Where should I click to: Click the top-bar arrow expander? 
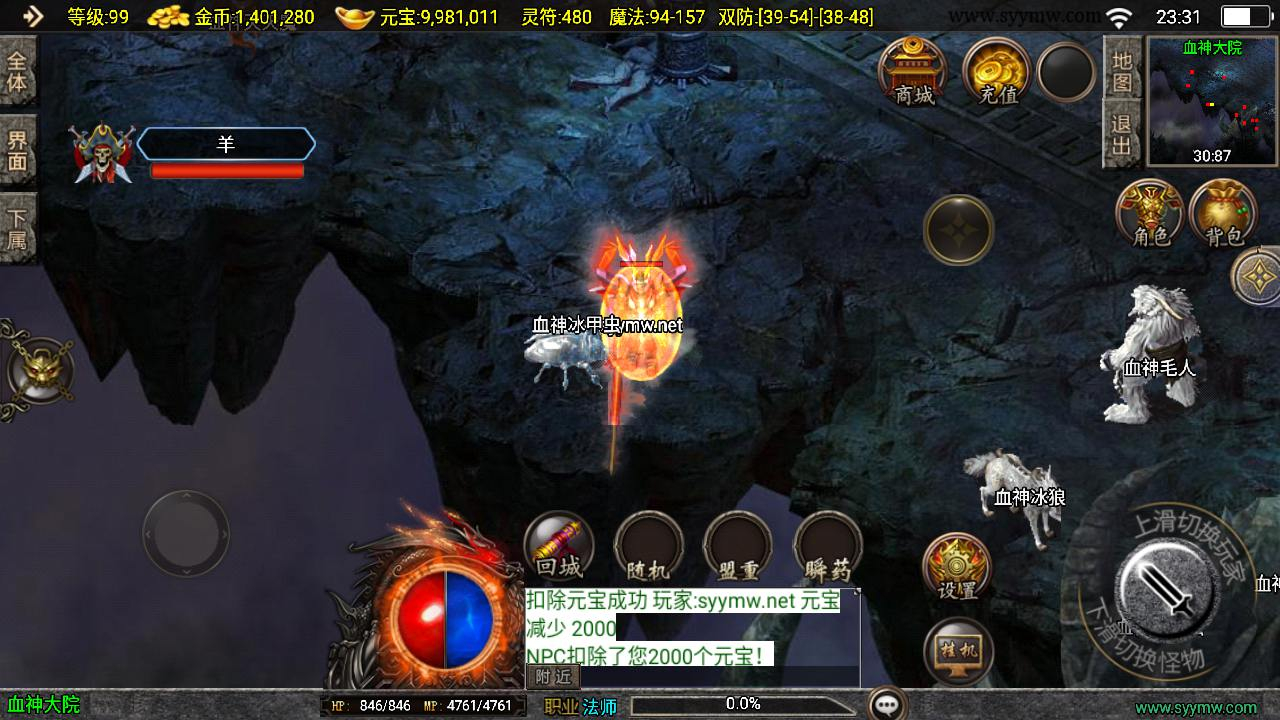32,16
